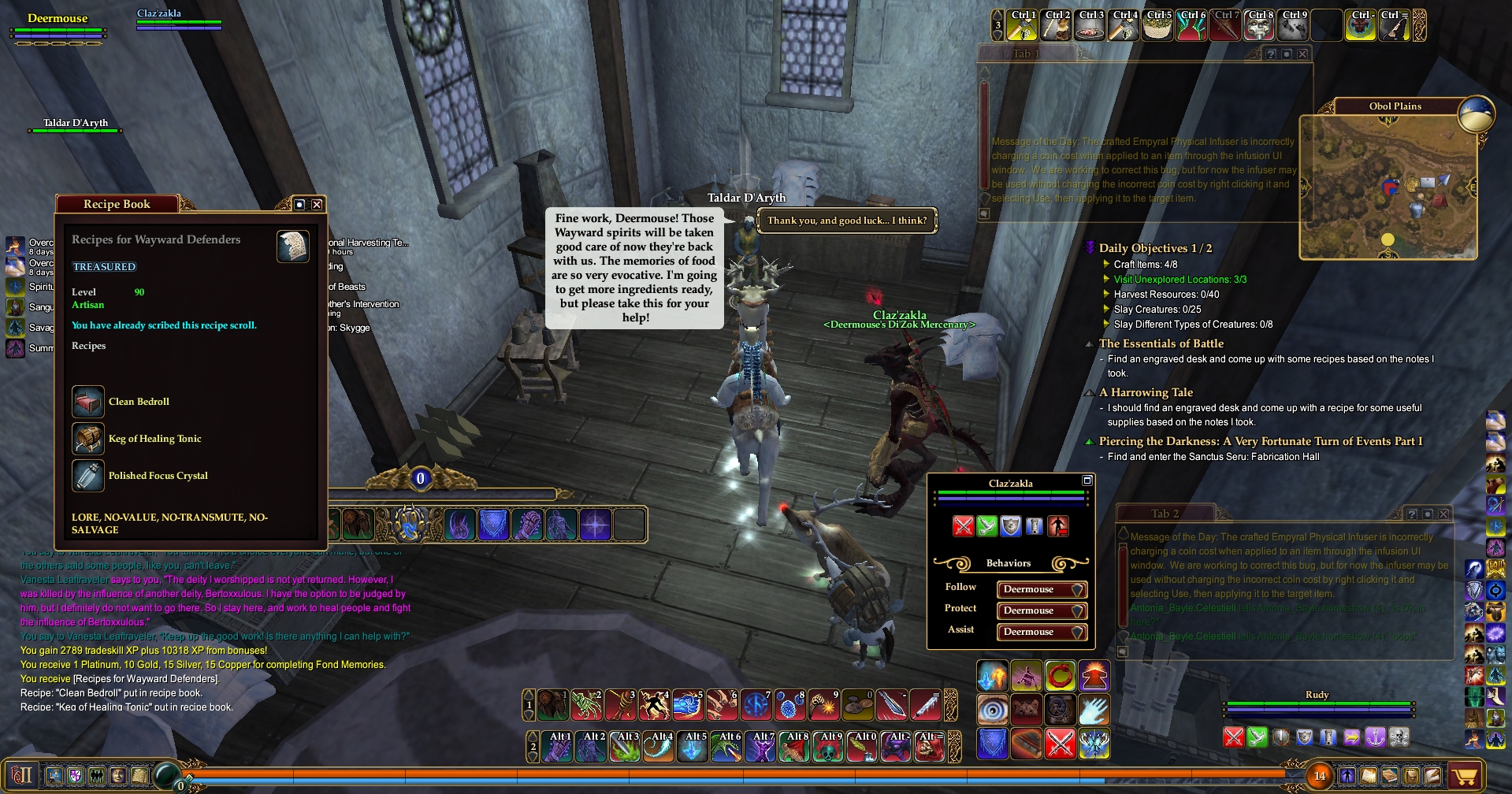Select the Daily Objectives tracker entry

(1155, 248)
